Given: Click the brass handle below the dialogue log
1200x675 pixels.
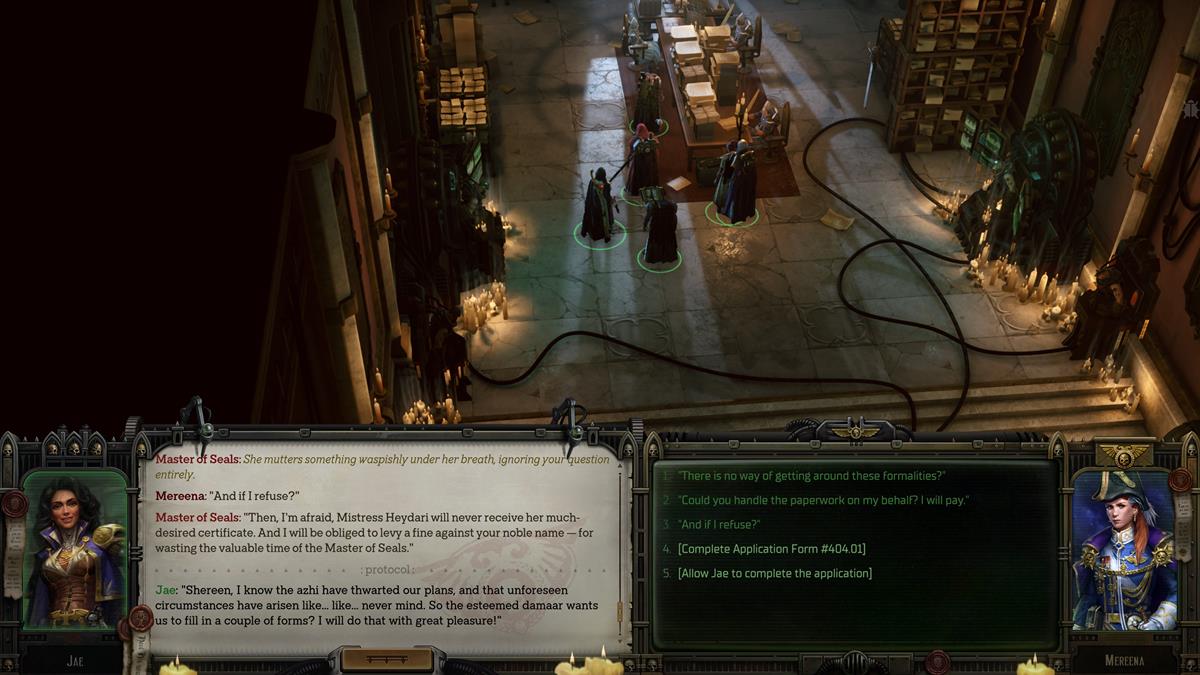Looking at the screenshot, I should tap(387, 659).
